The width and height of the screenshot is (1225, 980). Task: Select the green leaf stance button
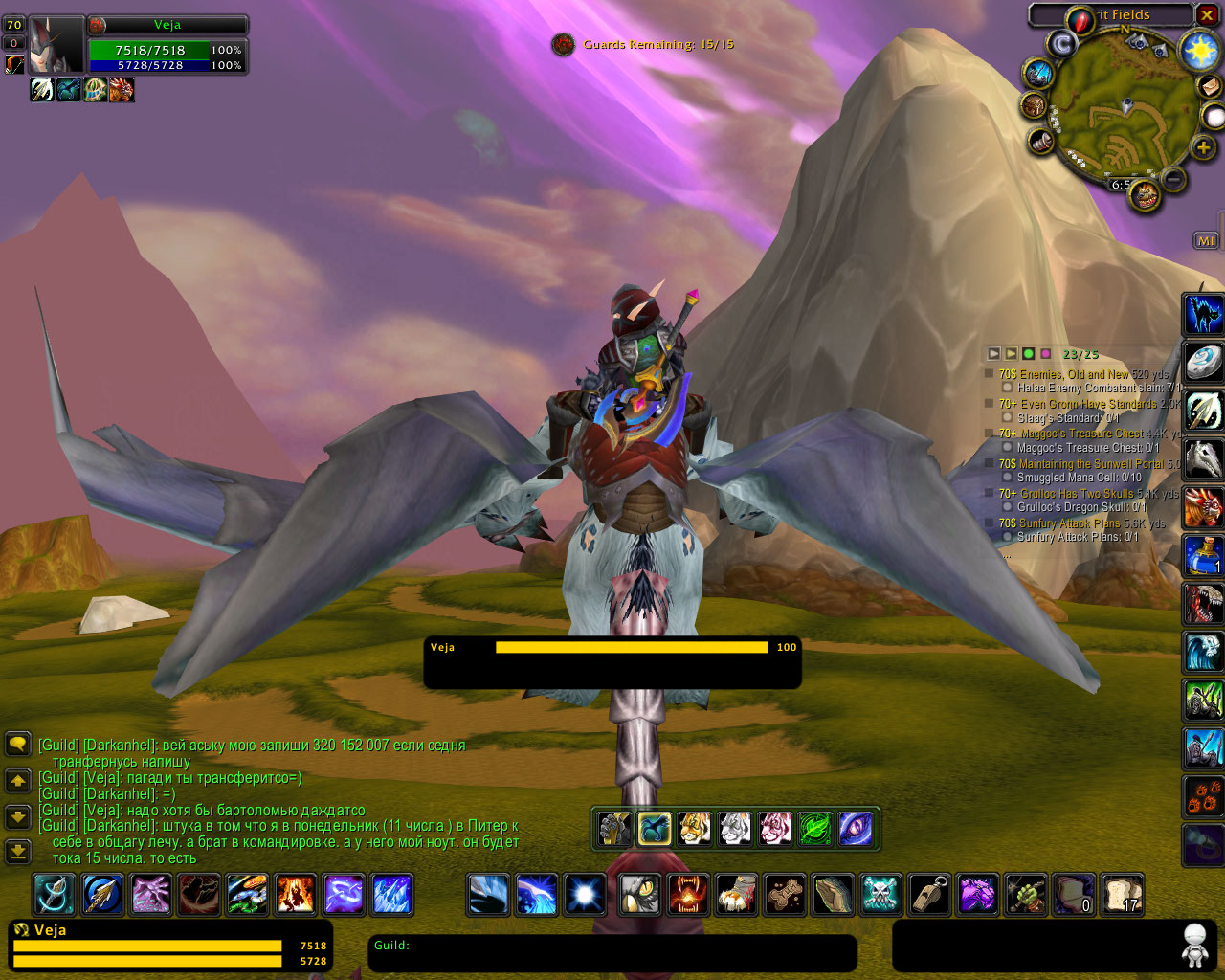coord(815,829)
